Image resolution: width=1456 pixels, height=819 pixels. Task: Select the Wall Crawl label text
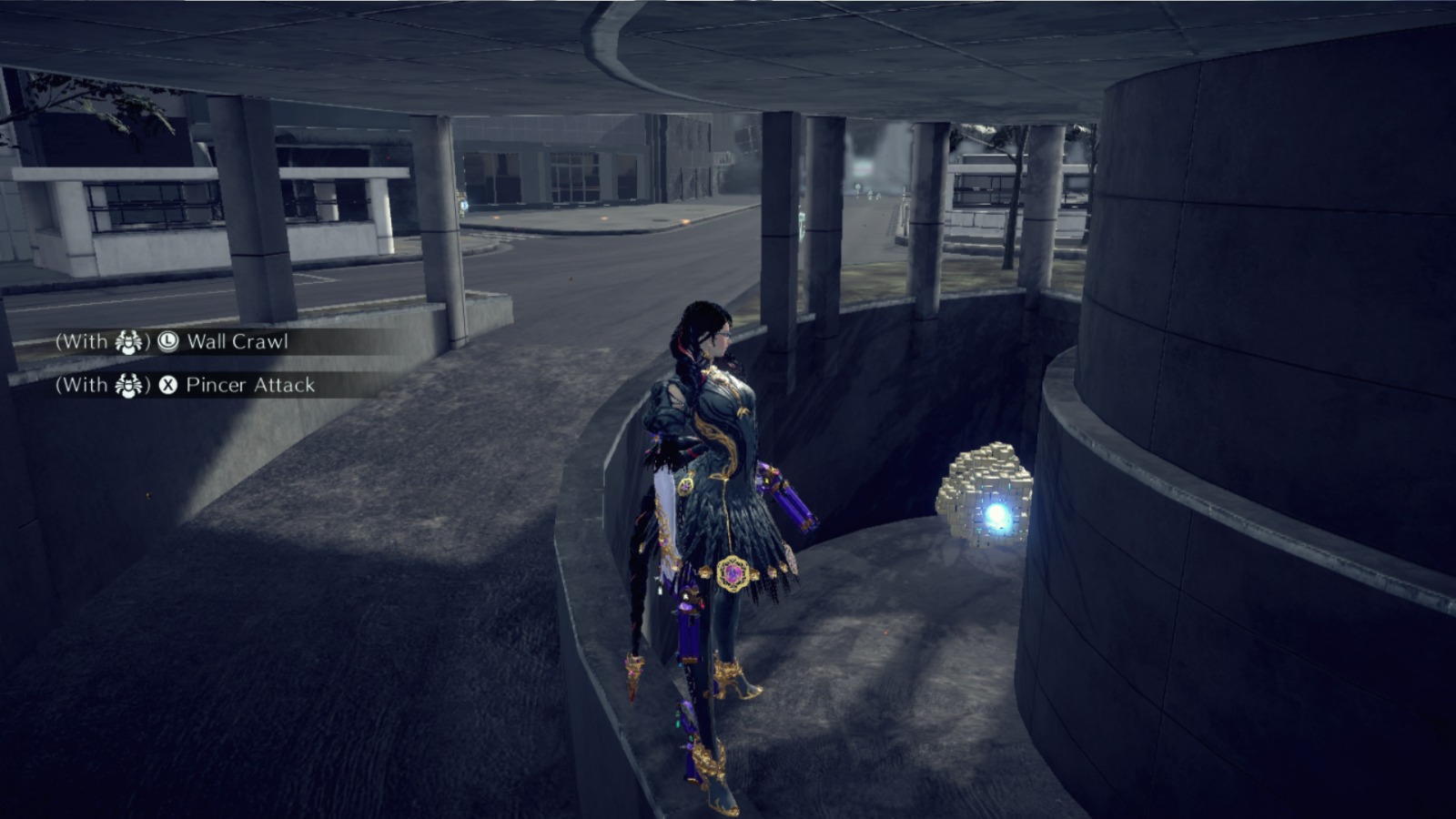pos(238,343)
